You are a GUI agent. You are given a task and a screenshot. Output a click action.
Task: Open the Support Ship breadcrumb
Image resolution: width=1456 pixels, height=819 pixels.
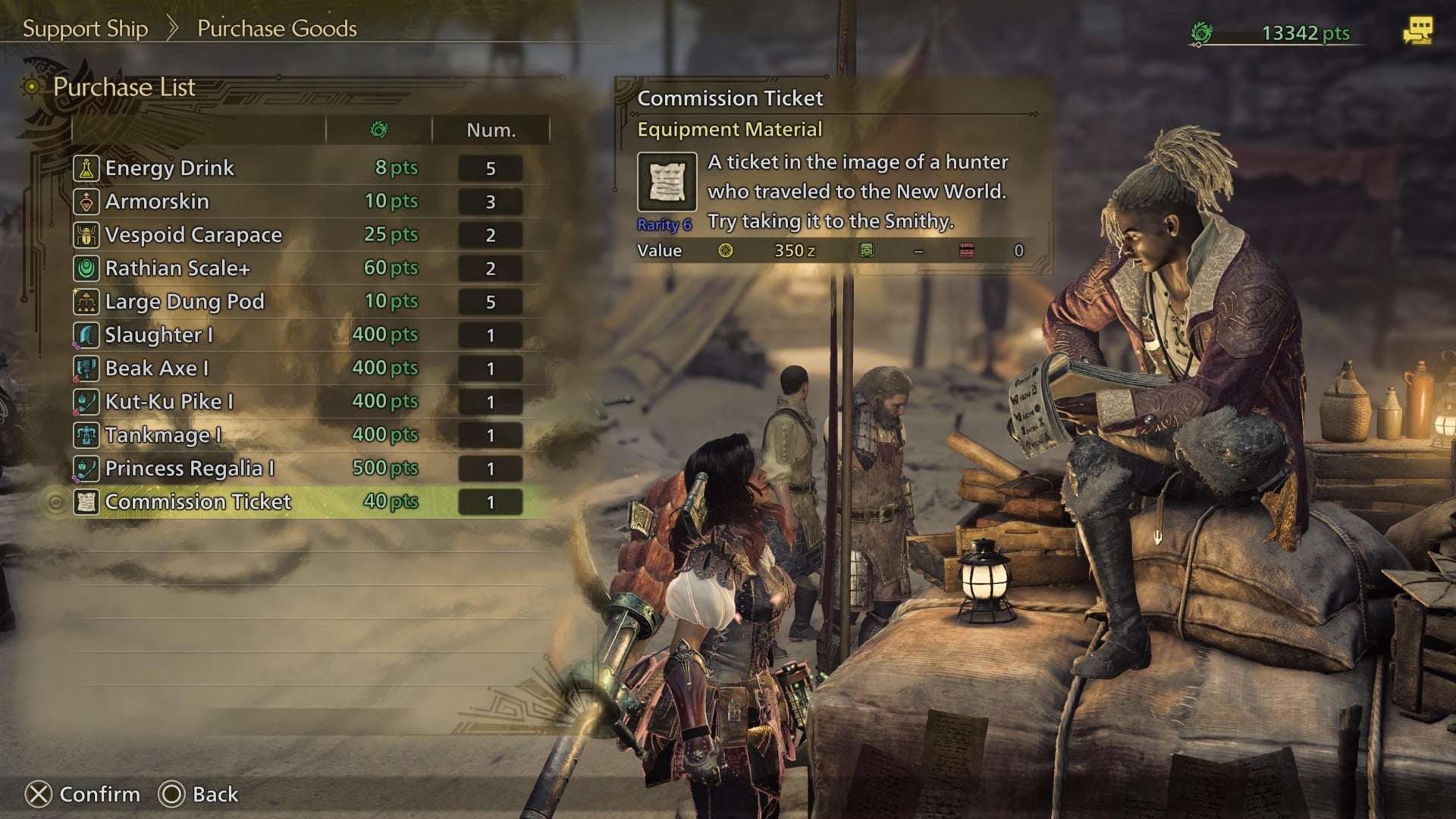[84, 29]
